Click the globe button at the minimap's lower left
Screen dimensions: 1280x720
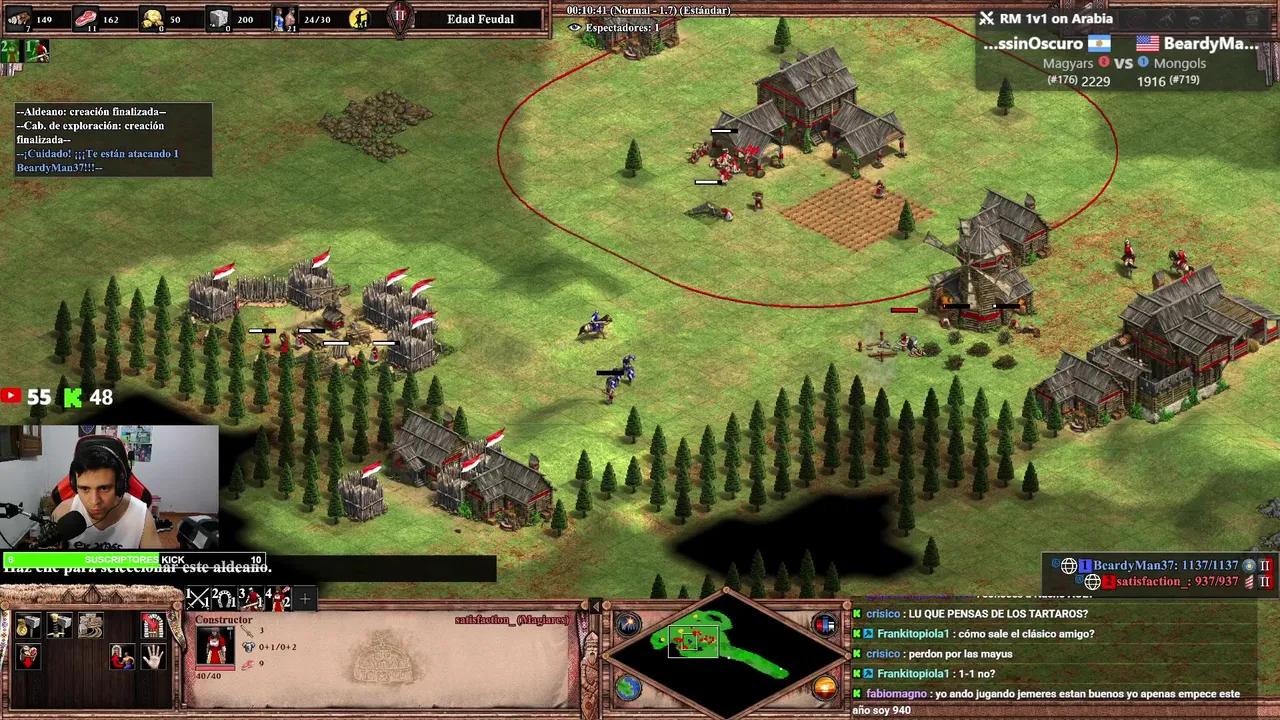628,688
